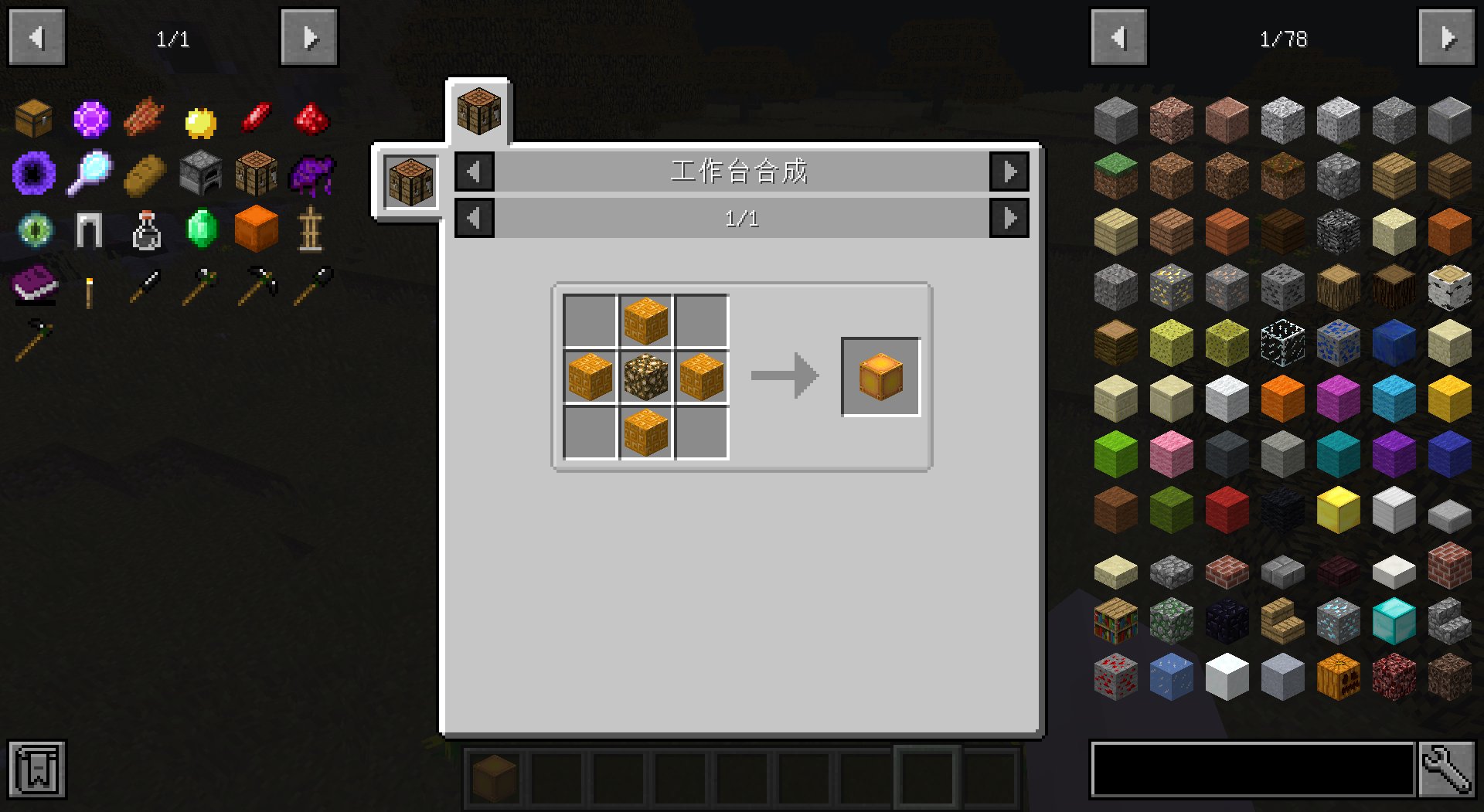Viewport: 1484px width, 812px height.
Task: Go to next recipe category arrow beside 工作台合成
Action: 1009,172
